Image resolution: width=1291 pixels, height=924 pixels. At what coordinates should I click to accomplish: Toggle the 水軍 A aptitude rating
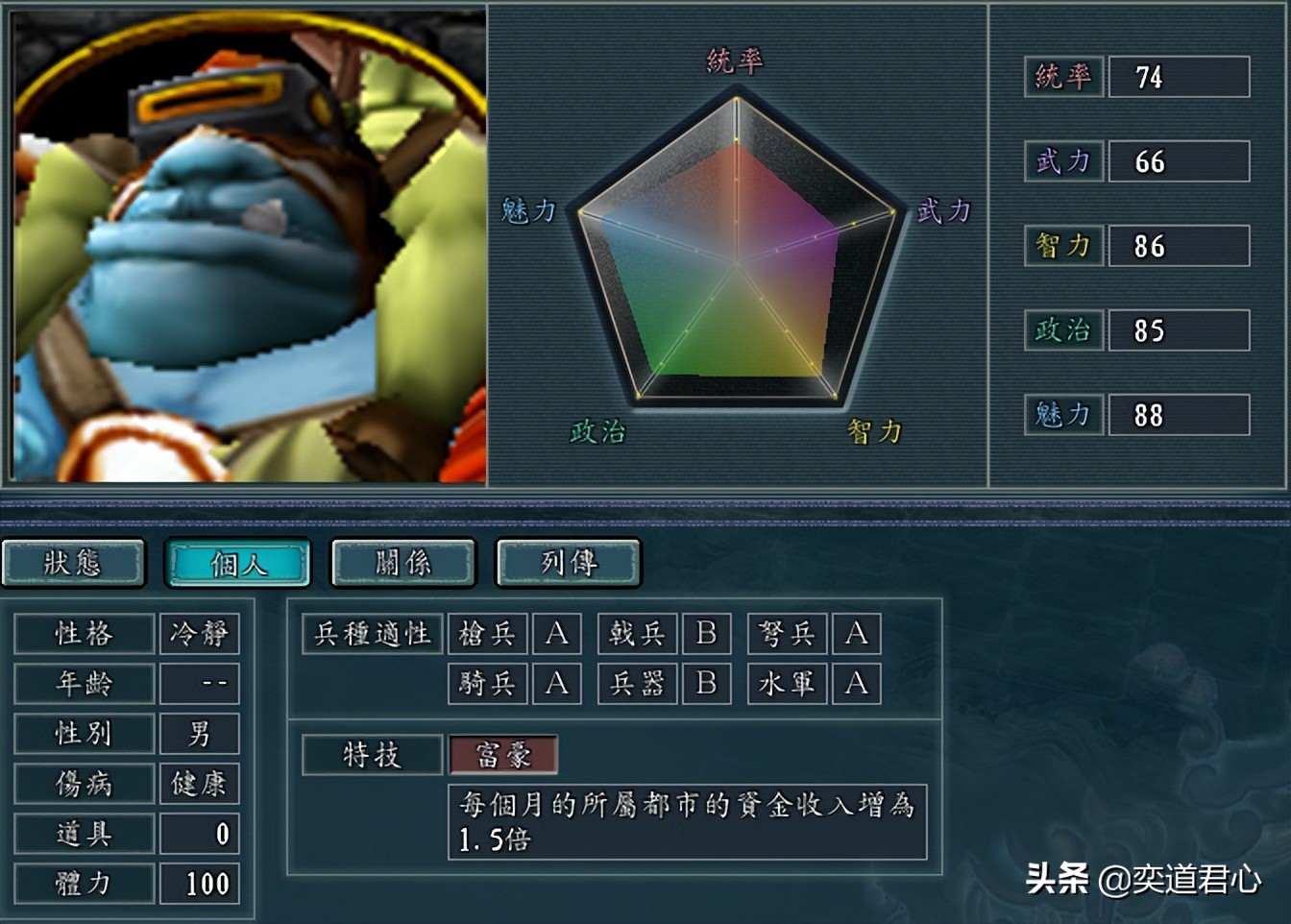pyautogui.click(x=856, y=685)
